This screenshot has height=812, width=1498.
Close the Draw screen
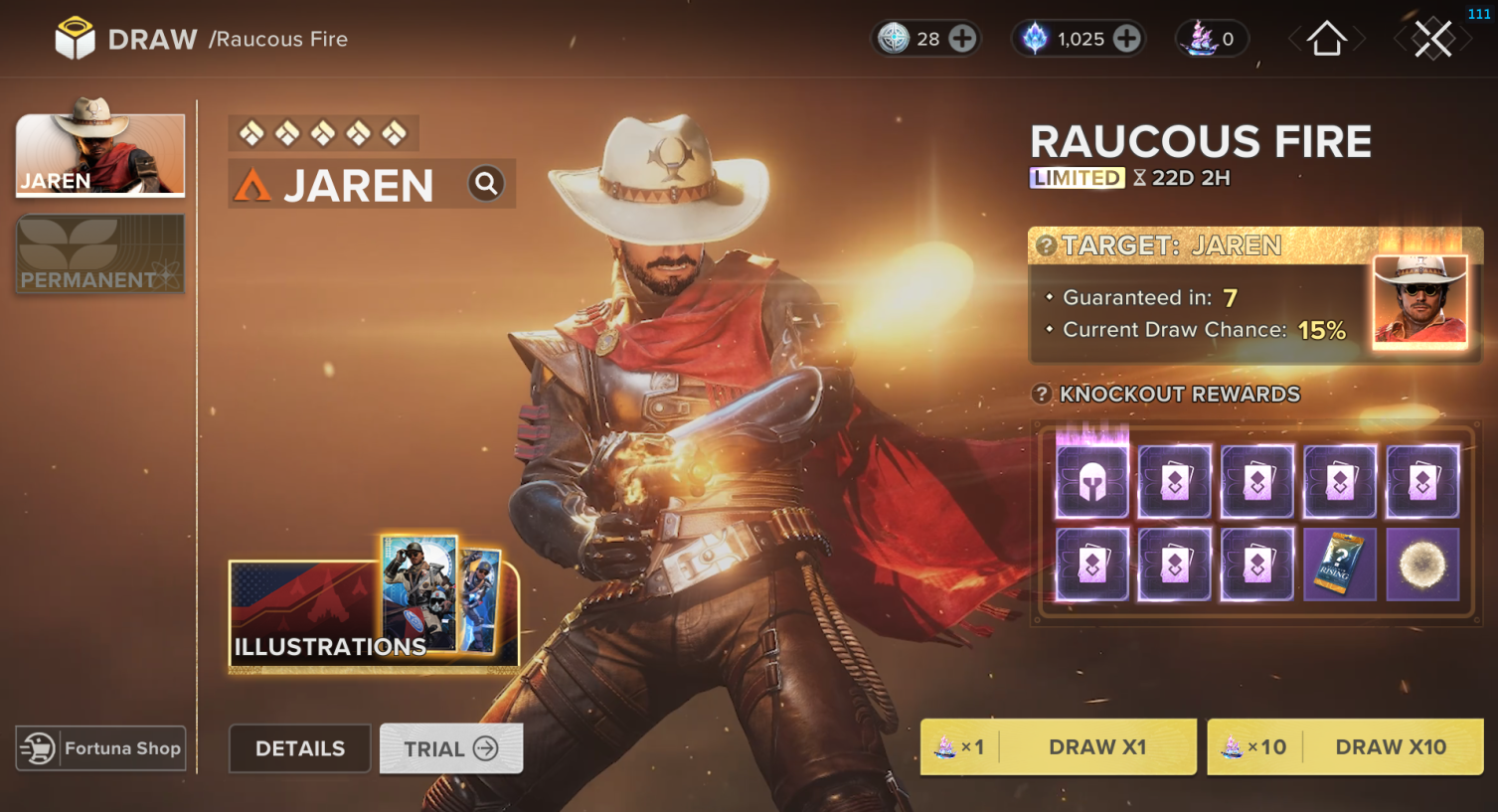pyautogui.click(x=1432, y=40)
